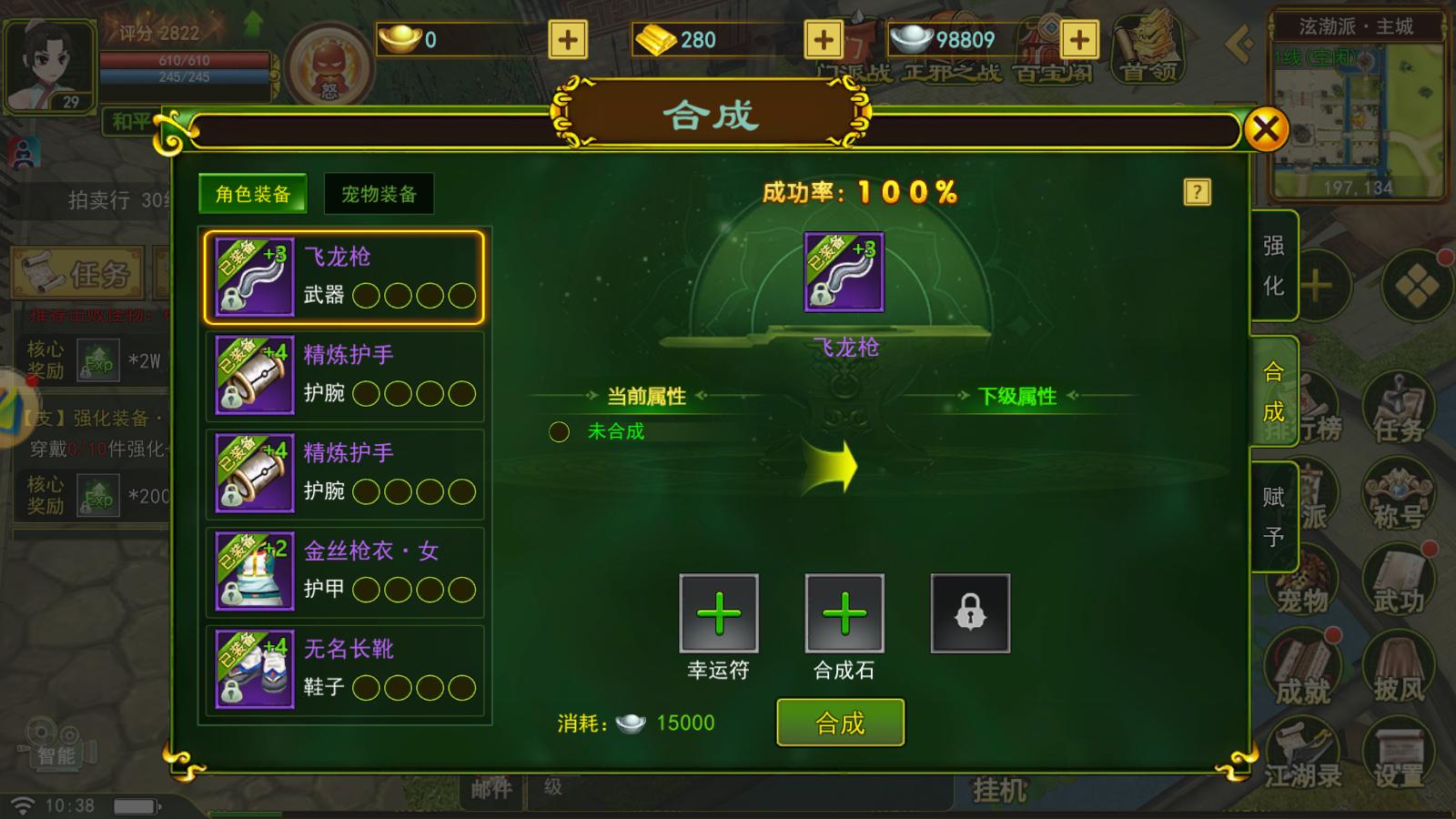
Task: Select the 飞龙枪 +3 weapon in the list
Action: [346, 278]
